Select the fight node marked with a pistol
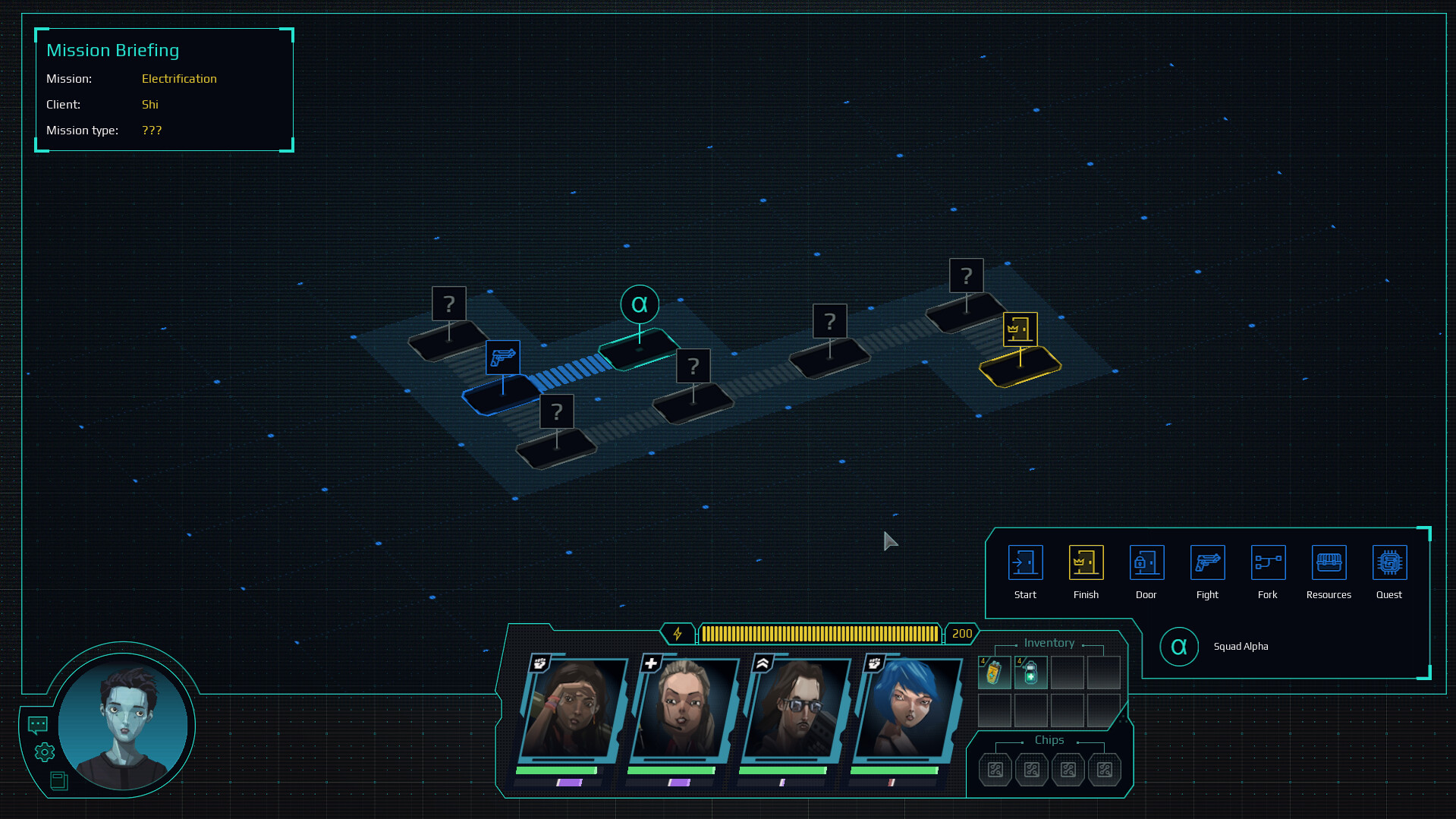Screen dimensions: 1456x819 pos(502,358)
